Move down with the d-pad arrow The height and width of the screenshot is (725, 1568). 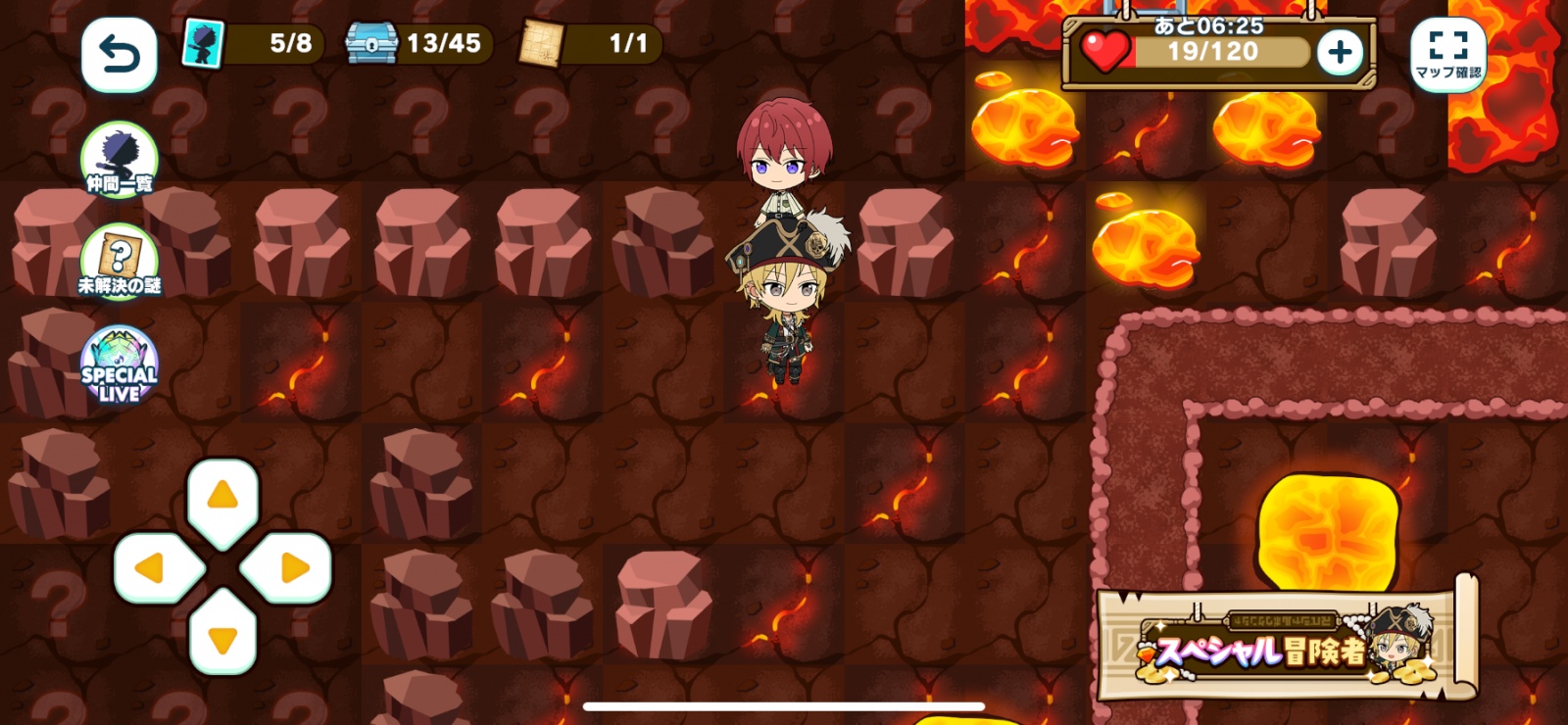223,639
